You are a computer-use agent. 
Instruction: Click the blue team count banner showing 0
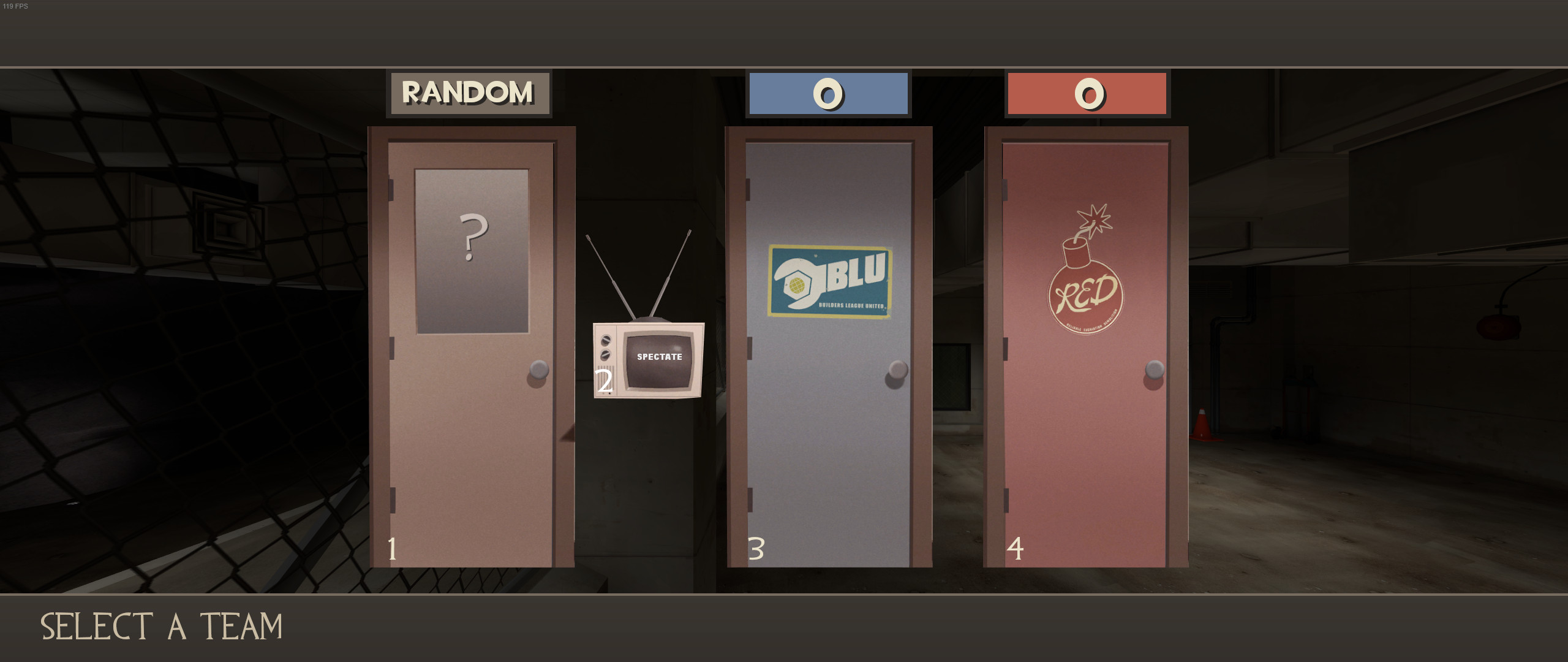(828, 93)
